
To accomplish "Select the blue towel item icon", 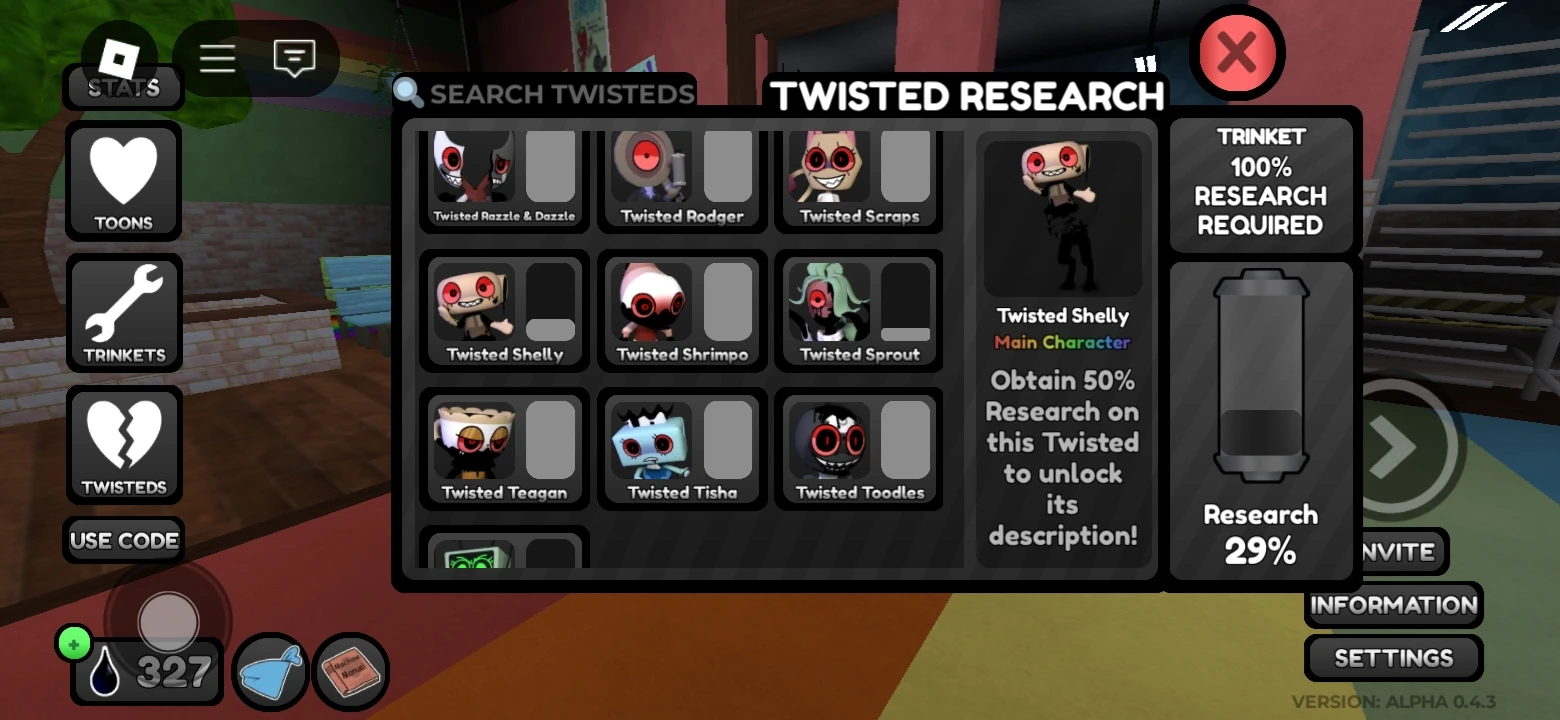I will (268, 672).
